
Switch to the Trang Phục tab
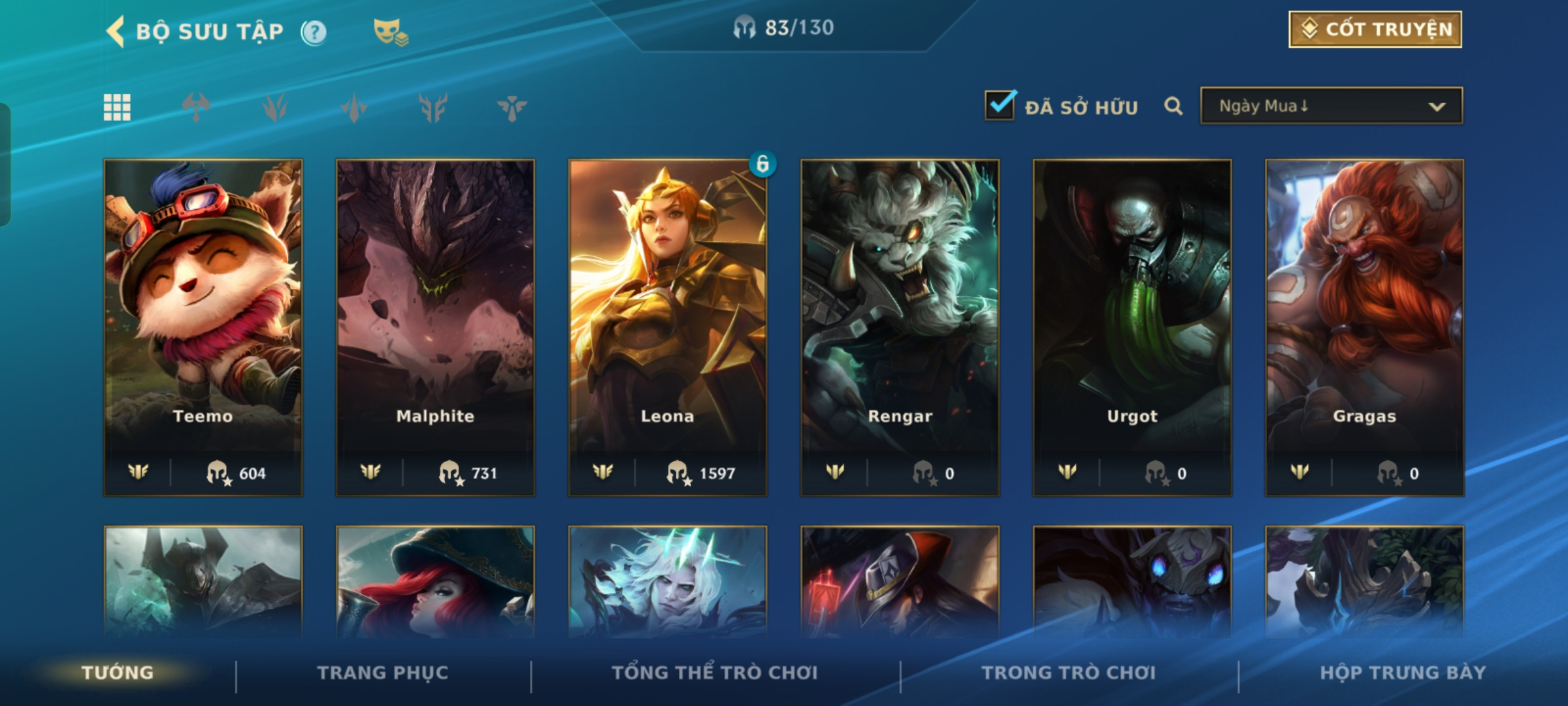pyautogui.click(x=383, y=673)
